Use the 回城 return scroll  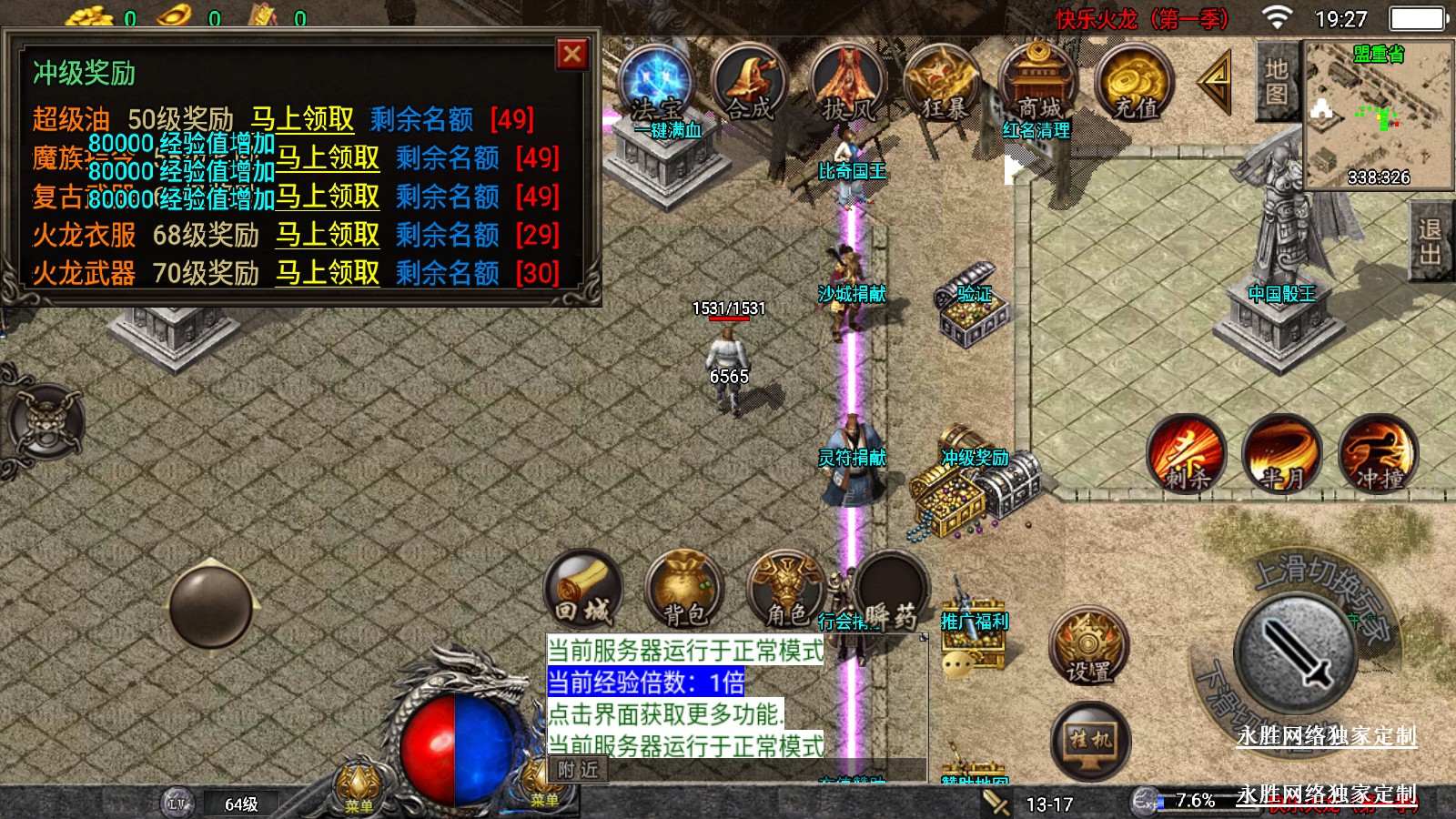point(583,590)
